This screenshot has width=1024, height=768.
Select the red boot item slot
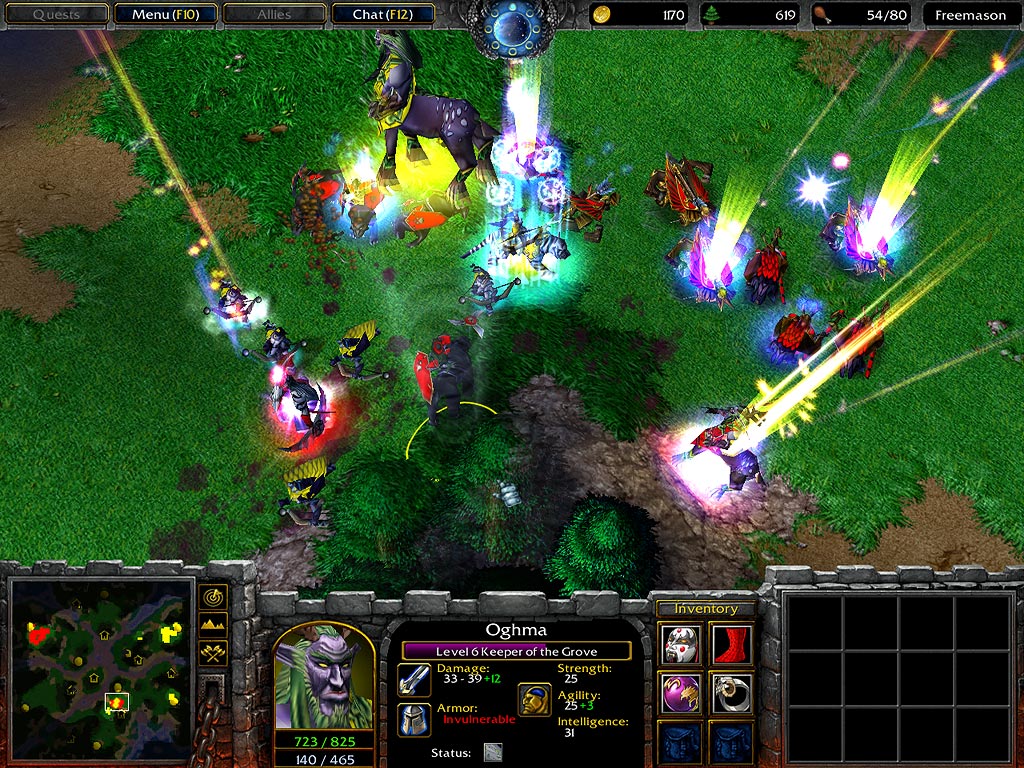[732, 643]
